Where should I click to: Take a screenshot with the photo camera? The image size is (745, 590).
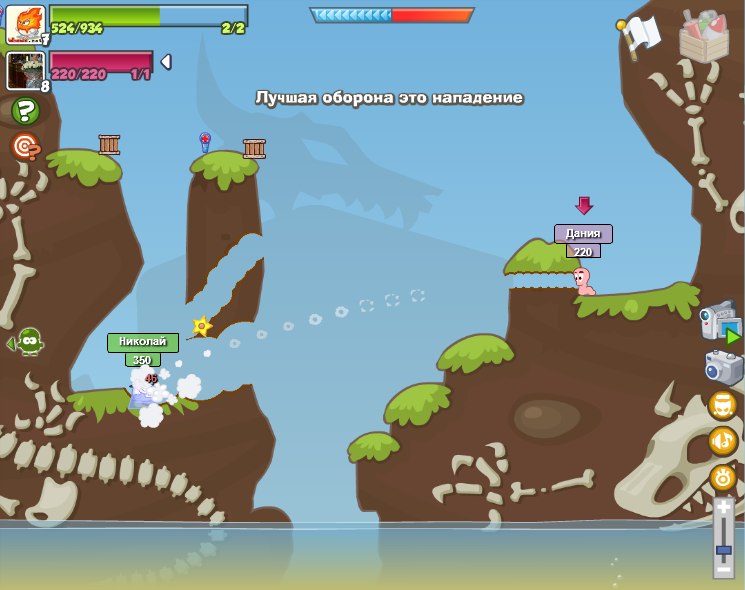tap(722, 367)
